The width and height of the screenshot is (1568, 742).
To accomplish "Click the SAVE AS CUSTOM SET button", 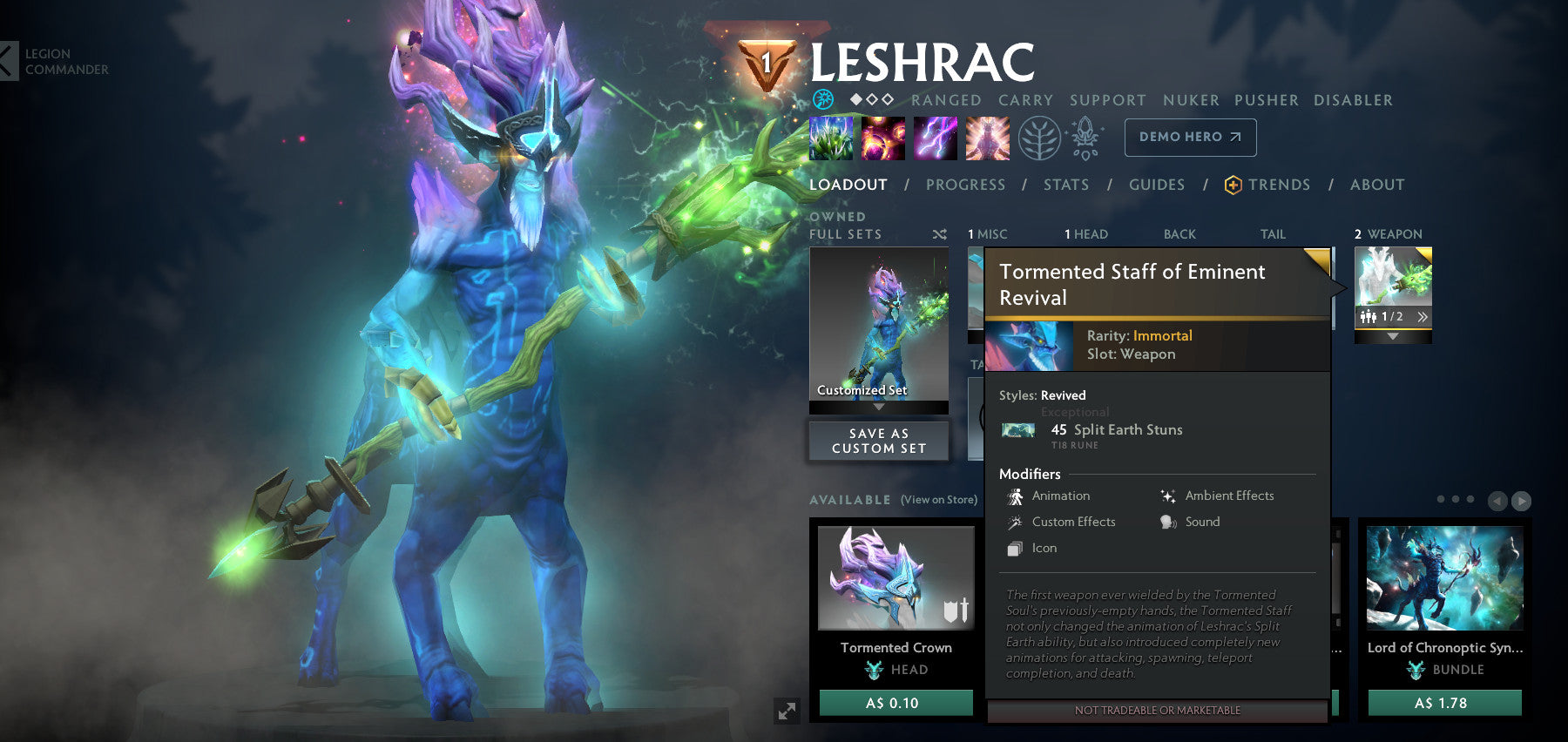I will click(x=878, y=440).
